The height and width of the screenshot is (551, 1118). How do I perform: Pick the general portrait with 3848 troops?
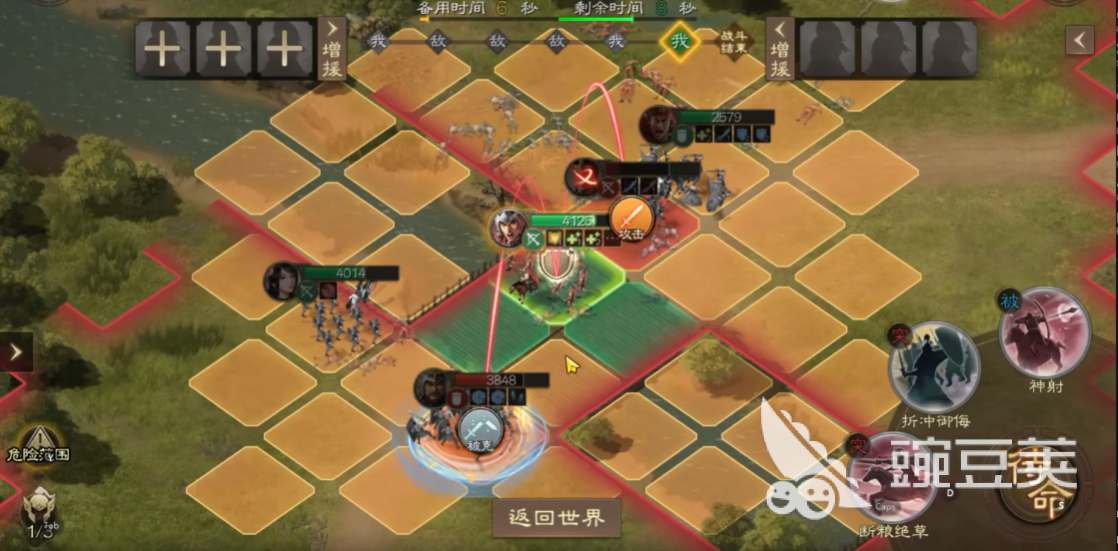tap(433, 388)
